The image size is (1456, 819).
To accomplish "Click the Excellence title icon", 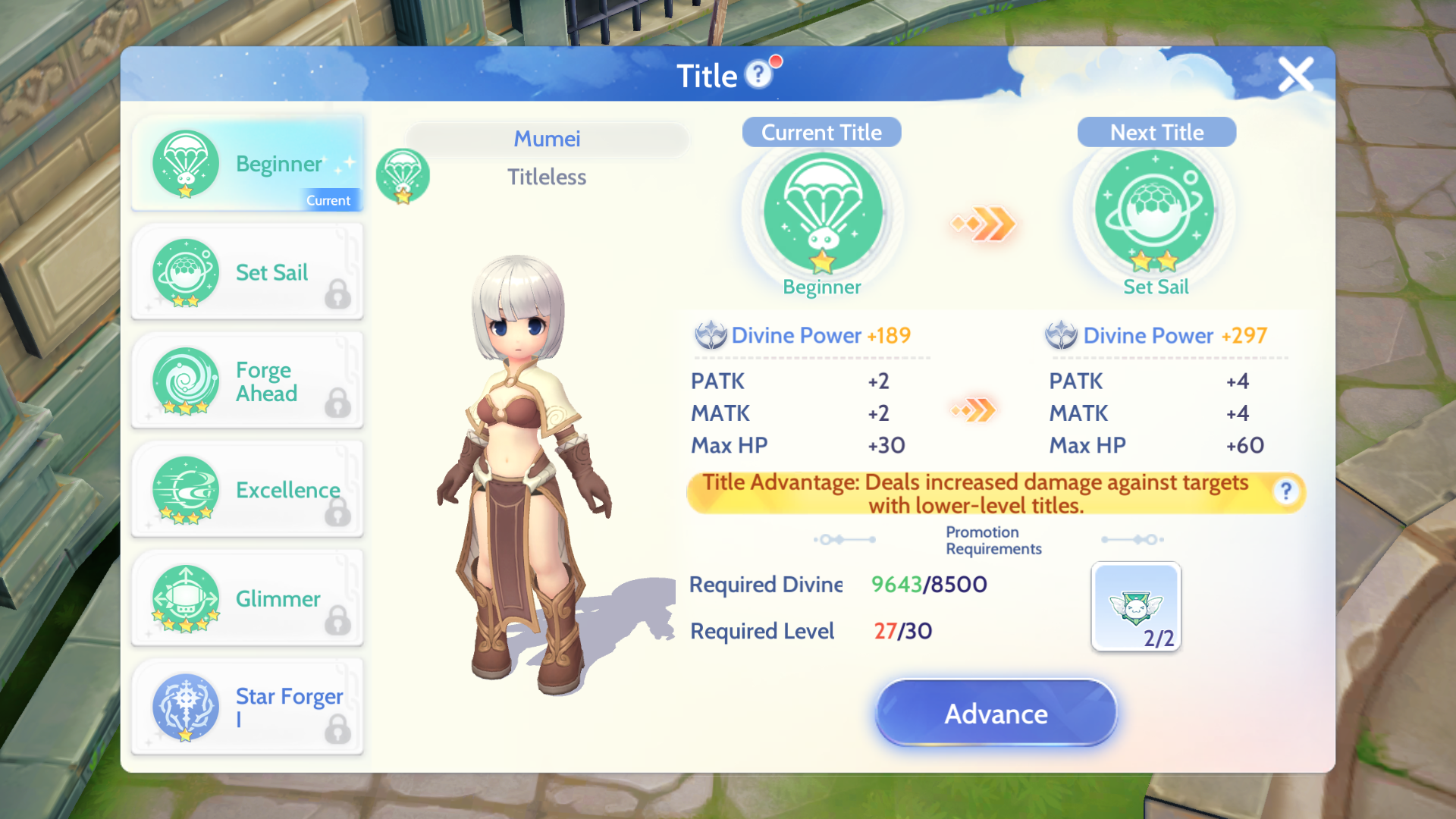I will point(185,490).
